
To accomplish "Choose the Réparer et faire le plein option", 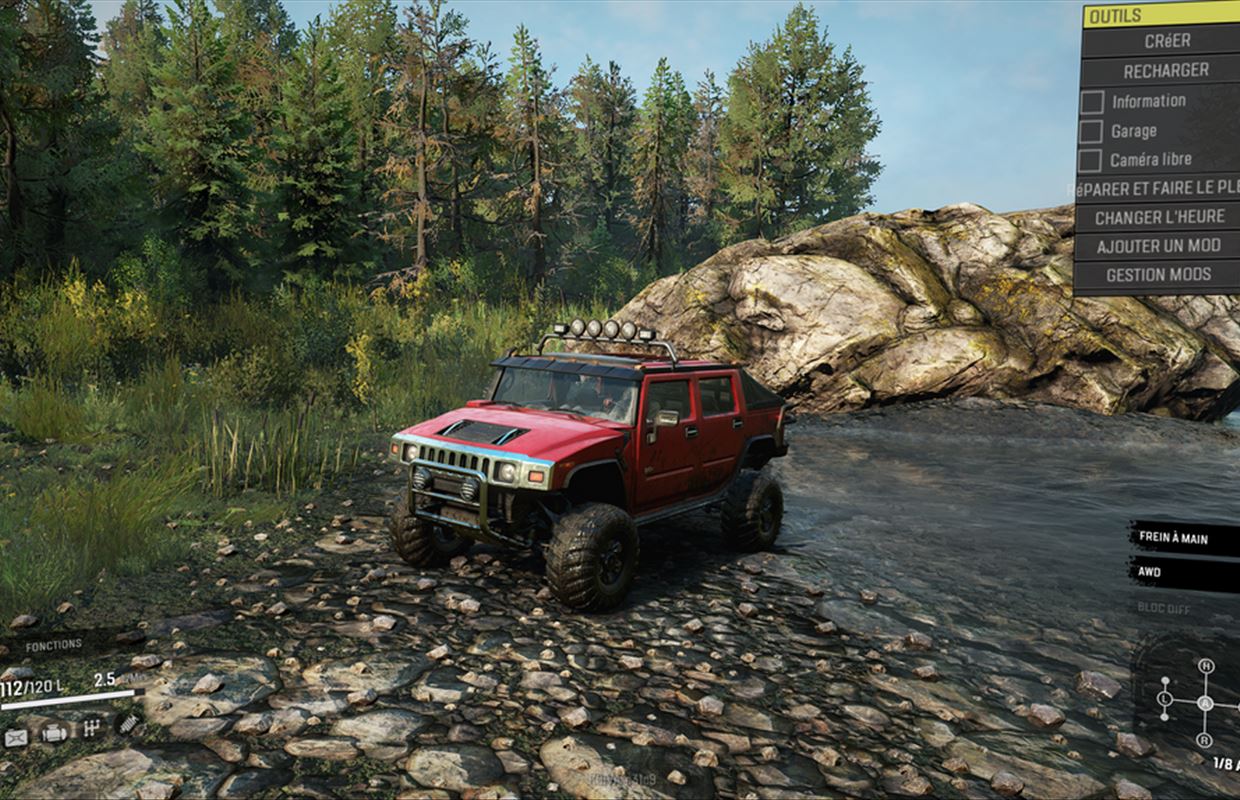I will coord(1158,188).
